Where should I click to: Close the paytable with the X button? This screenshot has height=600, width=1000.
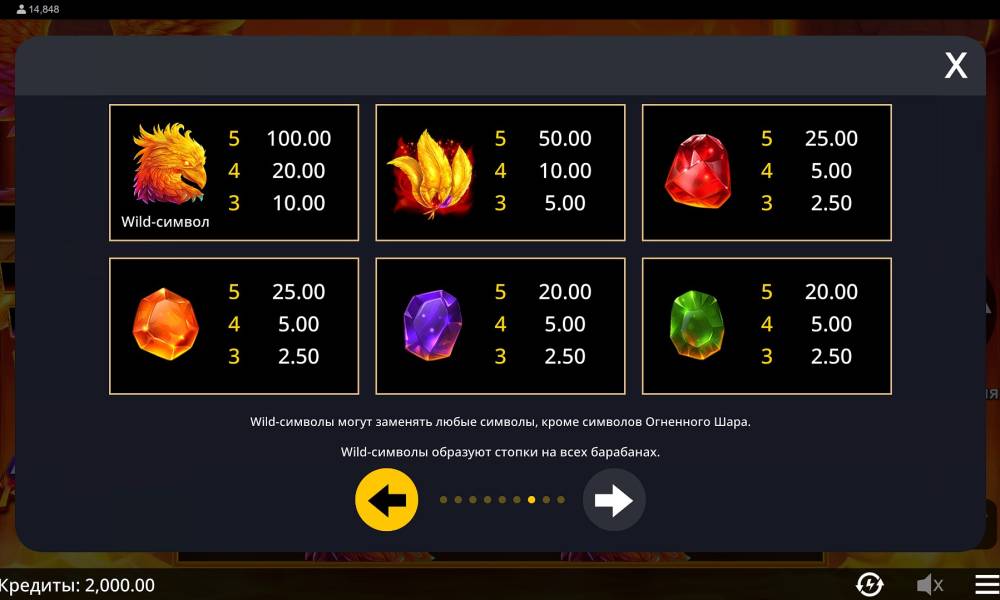(x=956, y=66)
